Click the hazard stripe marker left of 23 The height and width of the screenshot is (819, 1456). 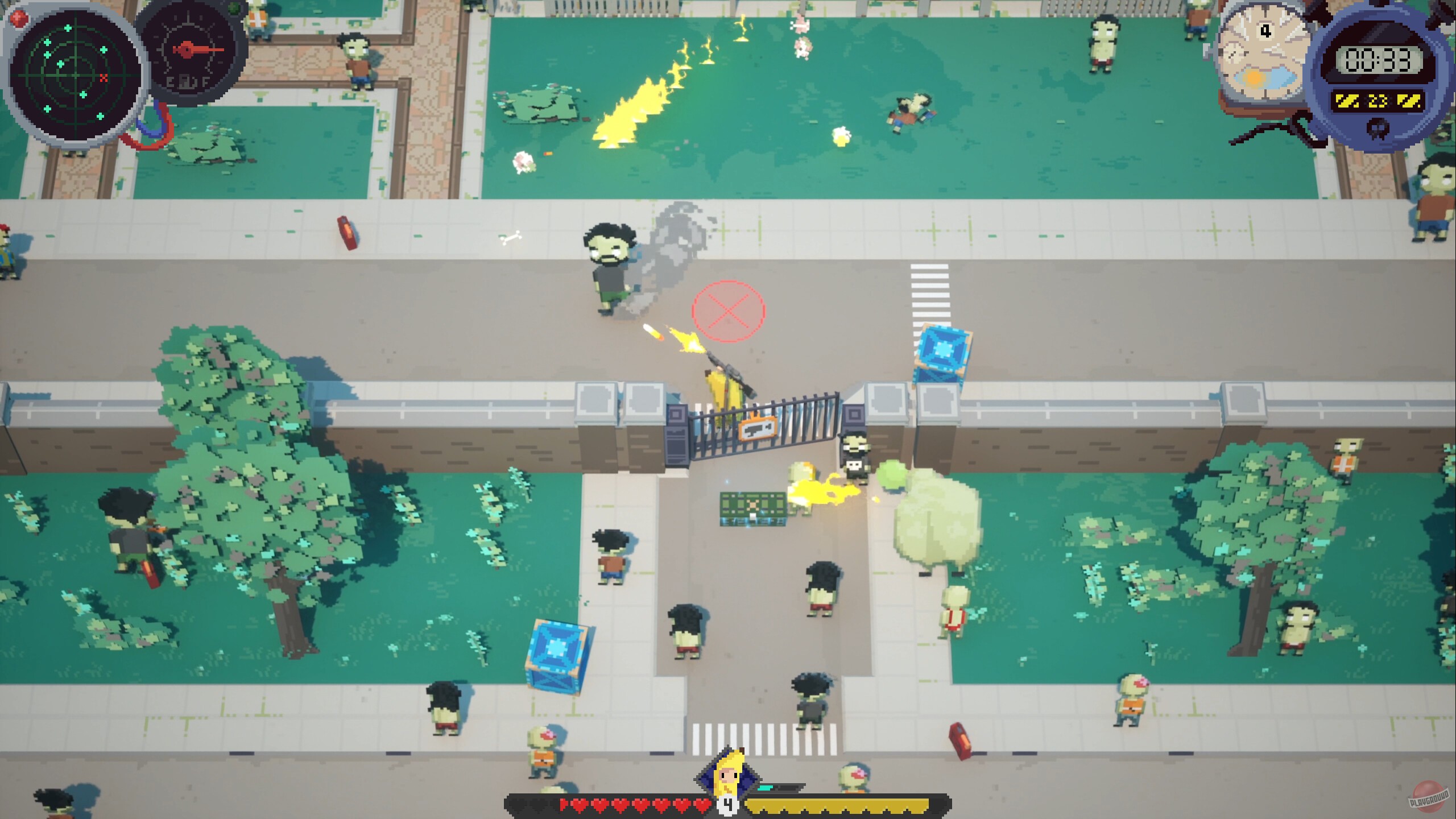(1347, 100)
